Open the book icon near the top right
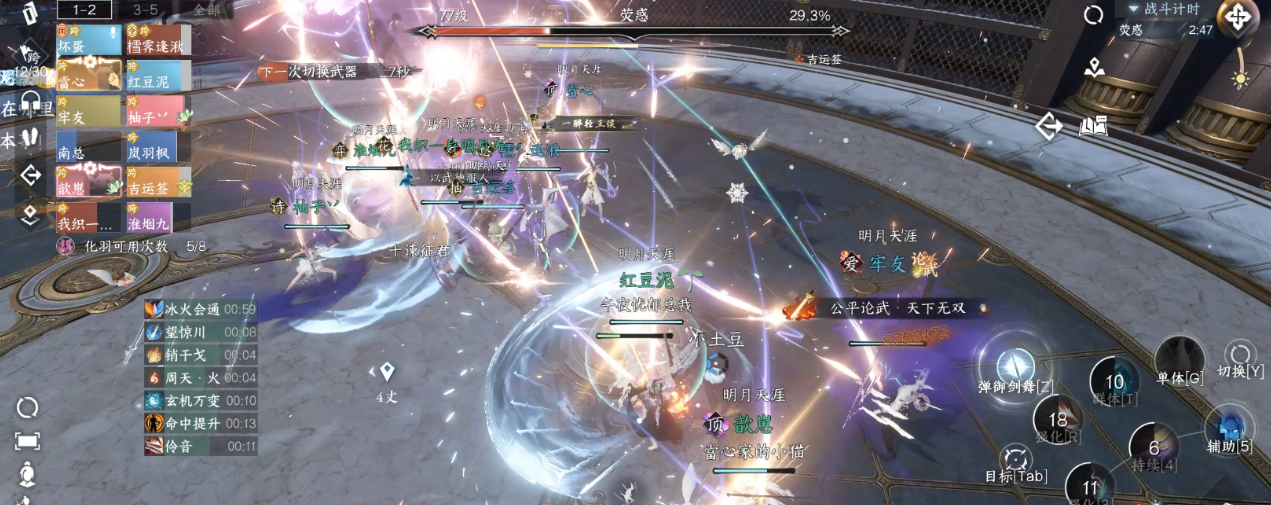This screenshot has height=505, width=1271. pyautogui.click(x=1094, y=126)
